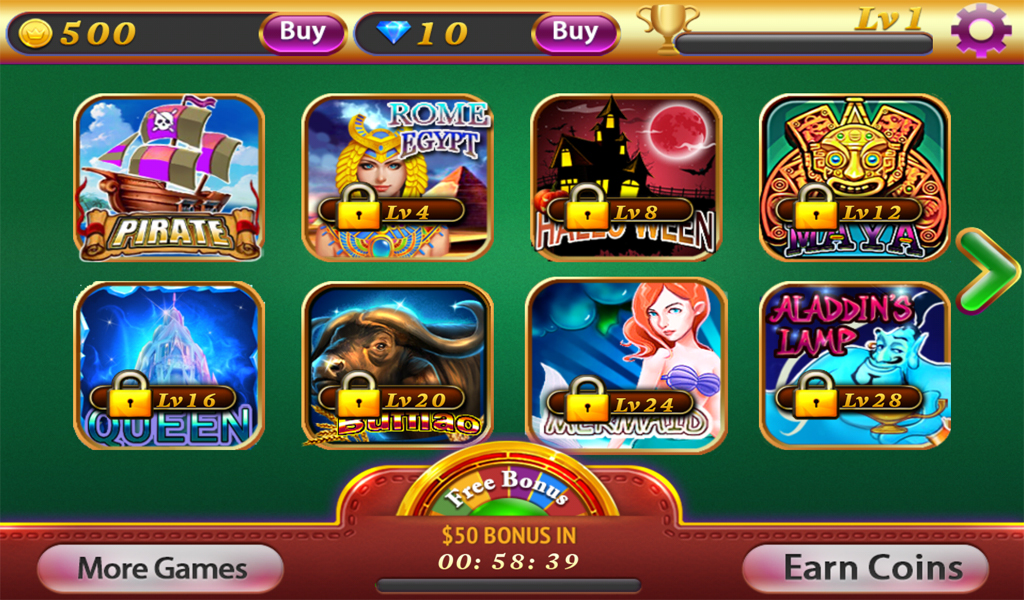
Task: Buy more gold coins
Action: pos(302,32)
